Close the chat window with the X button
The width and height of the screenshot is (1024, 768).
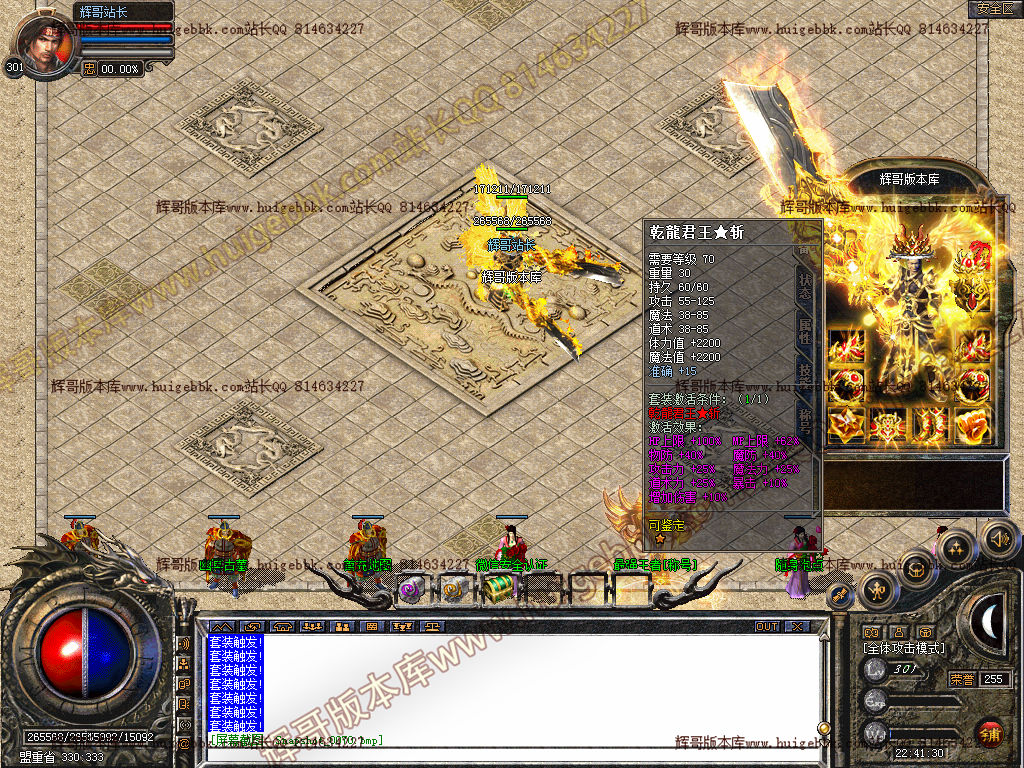coord(797,627)
